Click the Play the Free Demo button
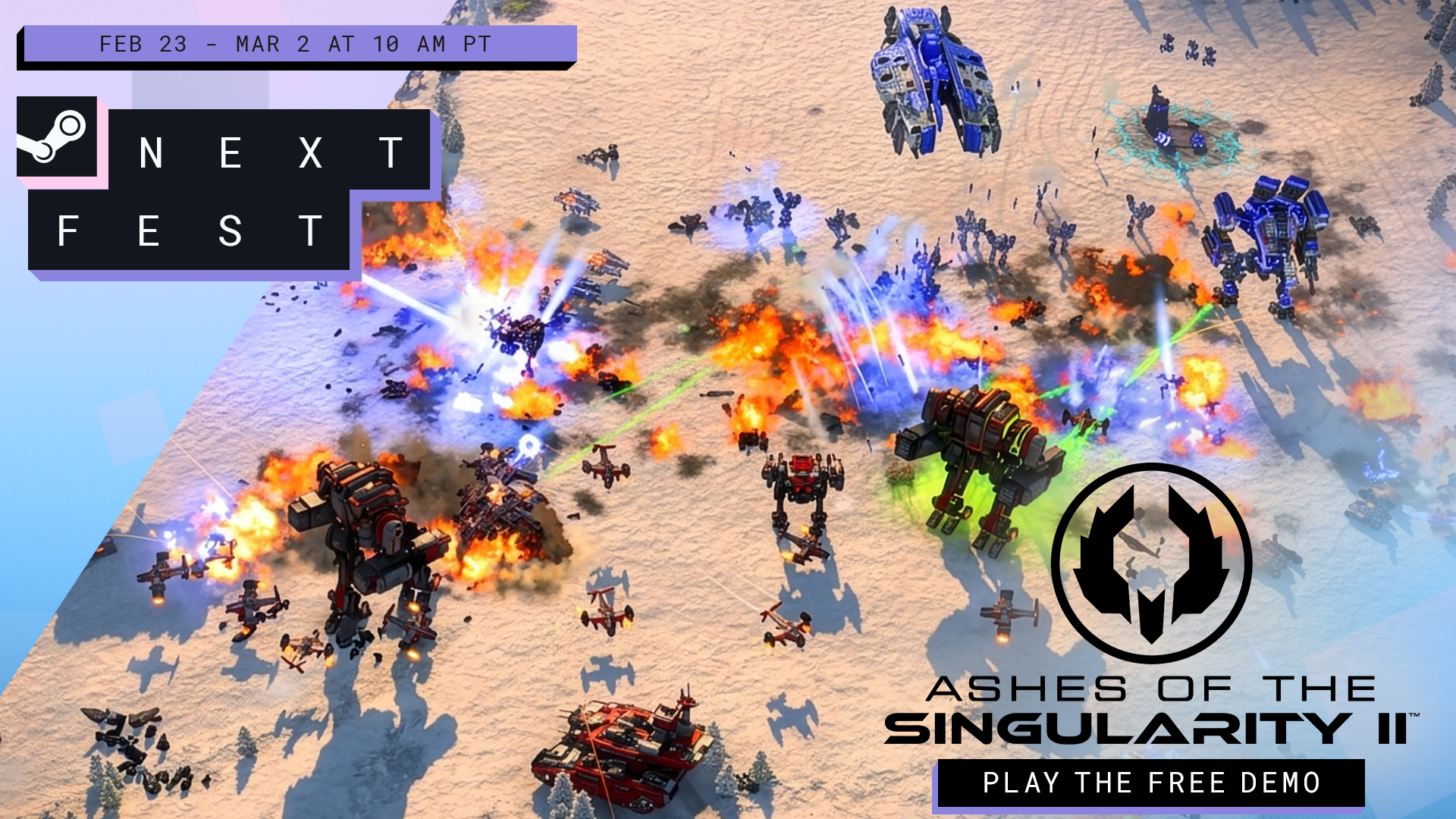The height and width of the screenshot is (819, 1456). 1150,783
